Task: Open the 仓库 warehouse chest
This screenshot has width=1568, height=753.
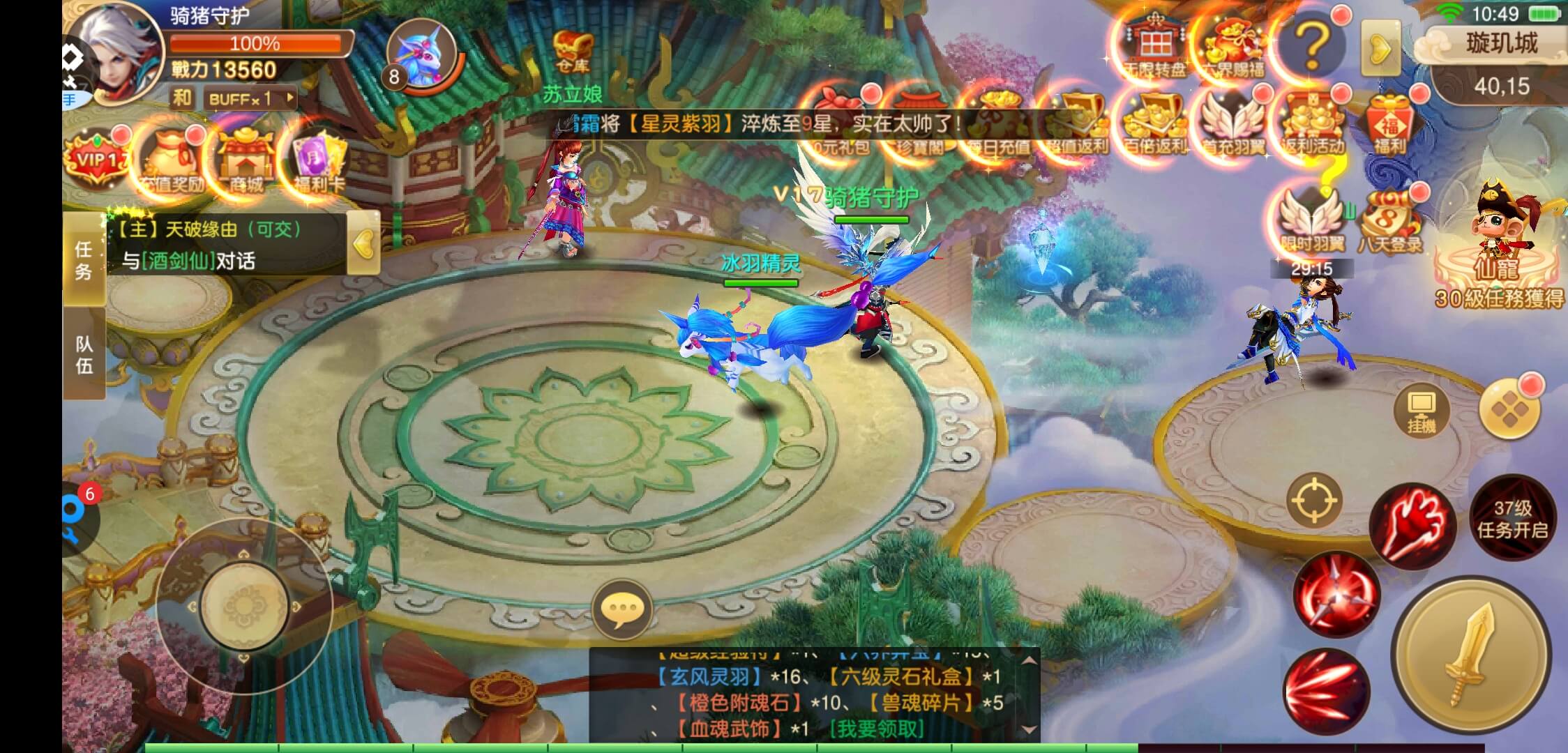Action: coord(573,51)
